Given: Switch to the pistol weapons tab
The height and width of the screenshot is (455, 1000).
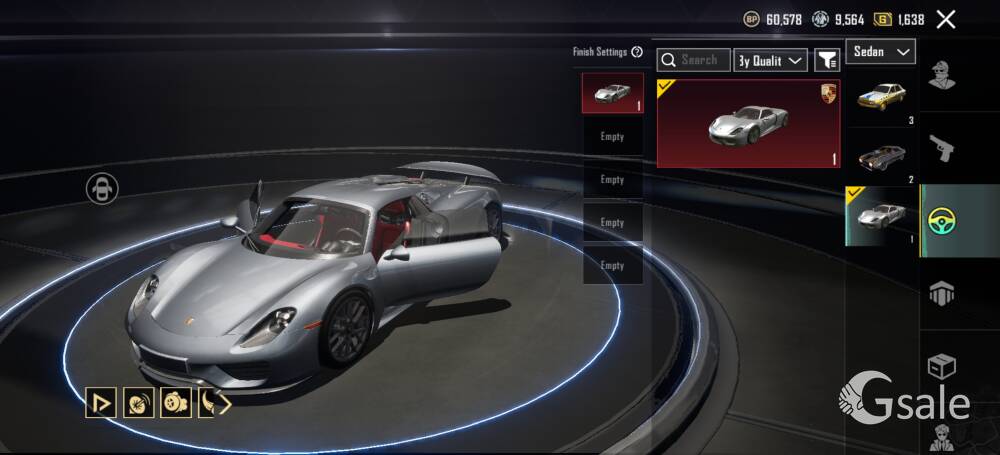Looking at the screenshot, I should pyautogui.click(x=942, y=148).
